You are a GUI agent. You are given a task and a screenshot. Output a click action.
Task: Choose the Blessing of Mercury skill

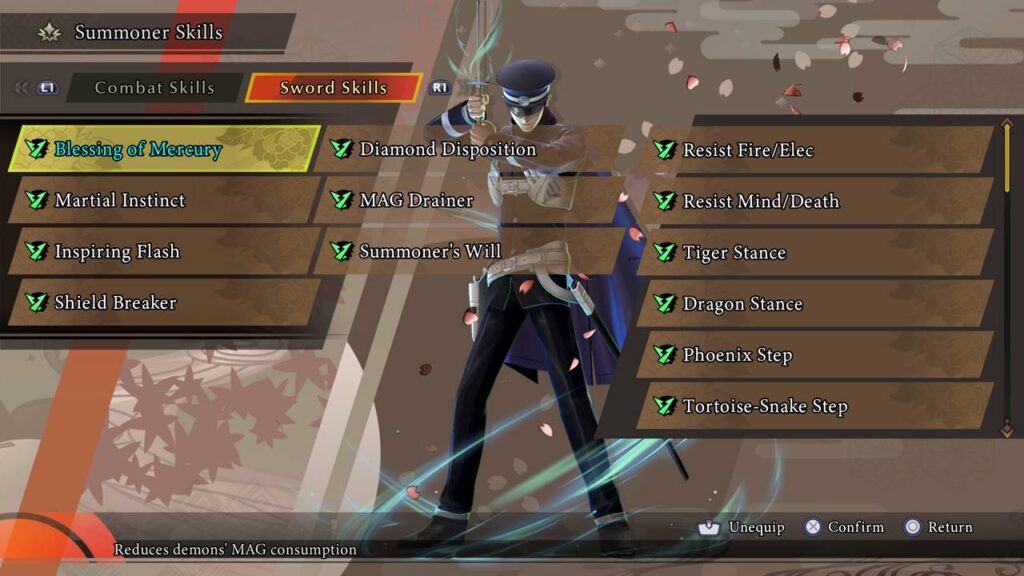(165, 150)
